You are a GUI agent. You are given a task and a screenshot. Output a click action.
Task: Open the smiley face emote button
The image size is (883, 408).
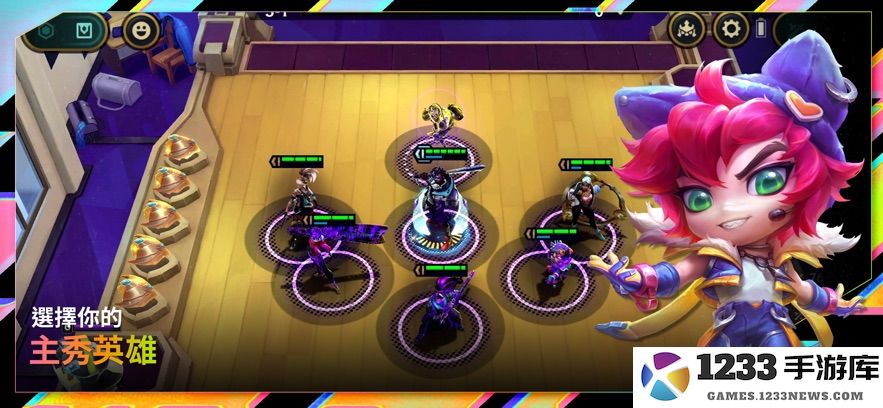pos(141,31)
